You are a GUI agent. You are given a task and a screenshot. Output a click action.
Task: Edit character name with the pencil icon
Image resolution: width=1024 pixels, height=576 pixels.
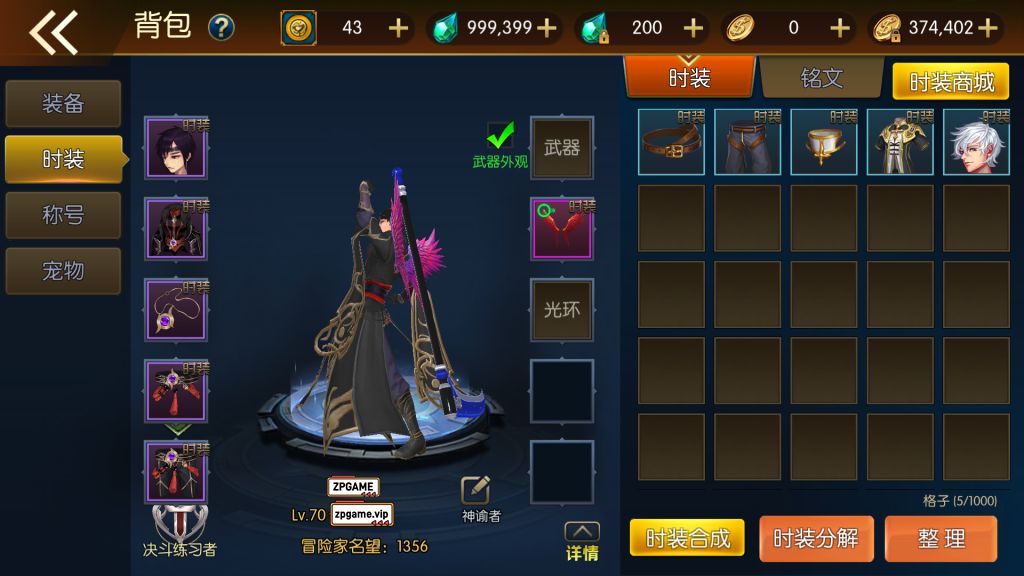pyautogui.click(x=475, y=489)
